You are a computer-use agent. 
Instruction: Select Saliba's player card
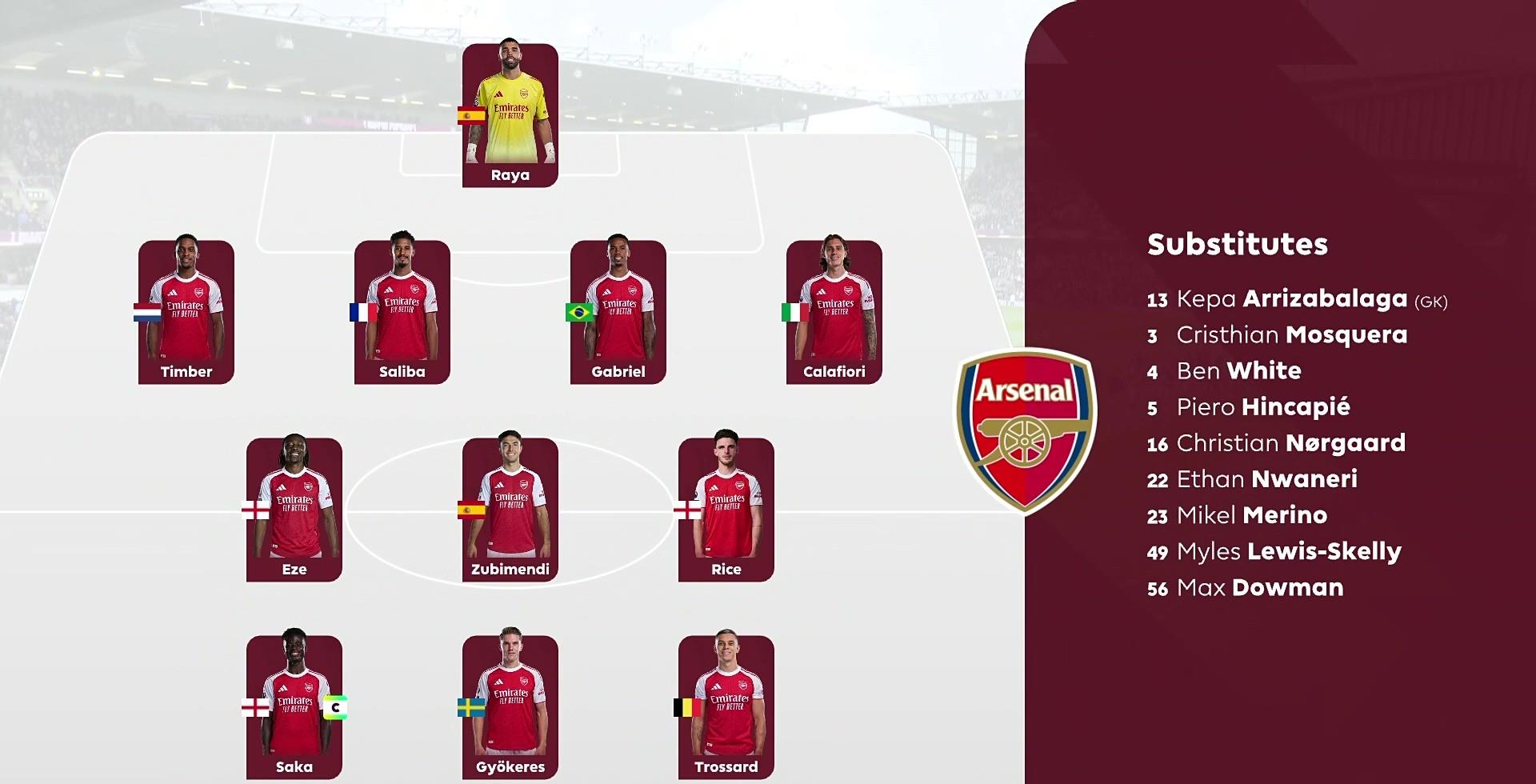402,312
